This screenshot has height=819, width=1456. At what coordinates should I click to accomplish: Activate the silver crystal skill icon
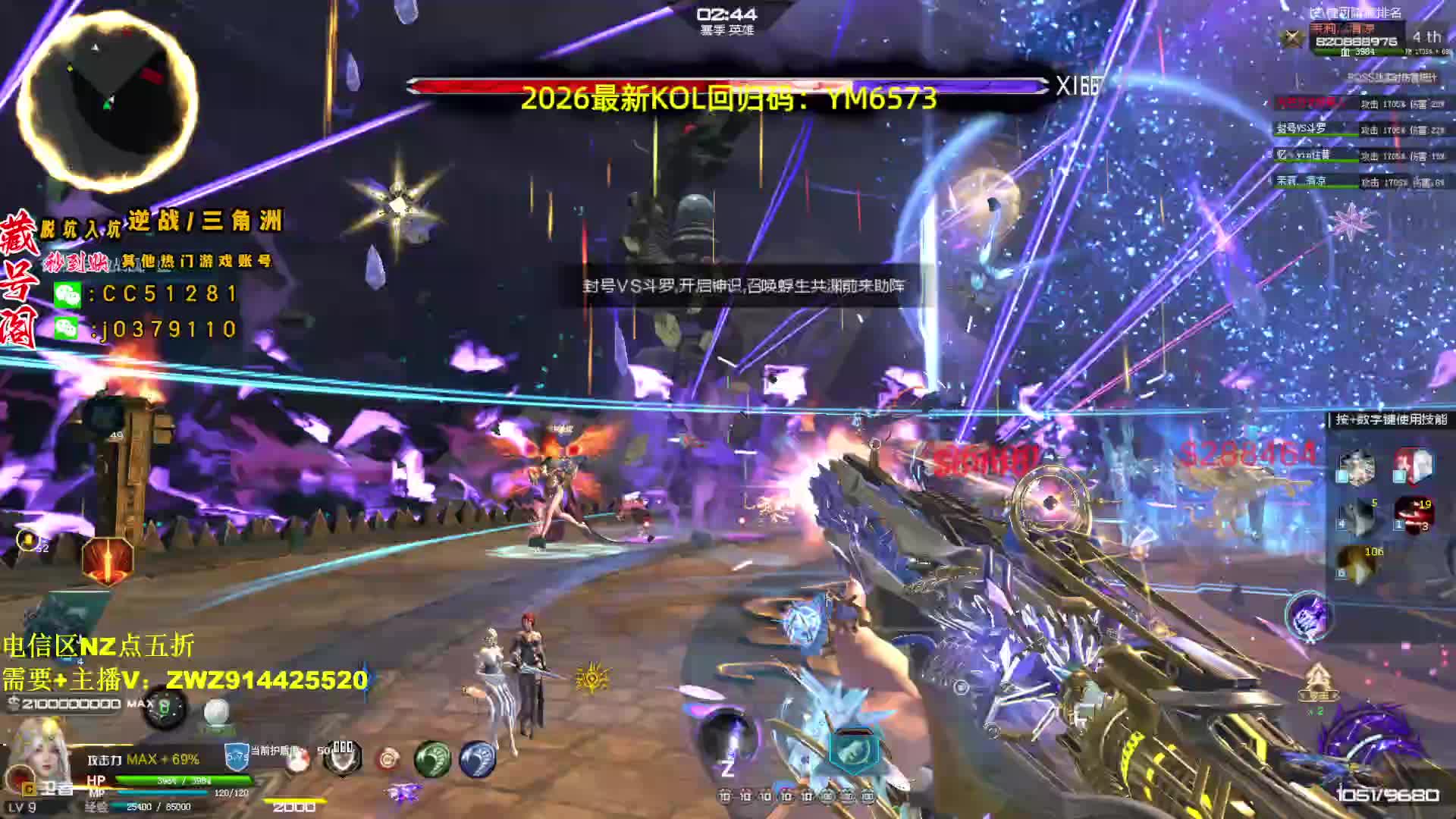(1356, 467)
